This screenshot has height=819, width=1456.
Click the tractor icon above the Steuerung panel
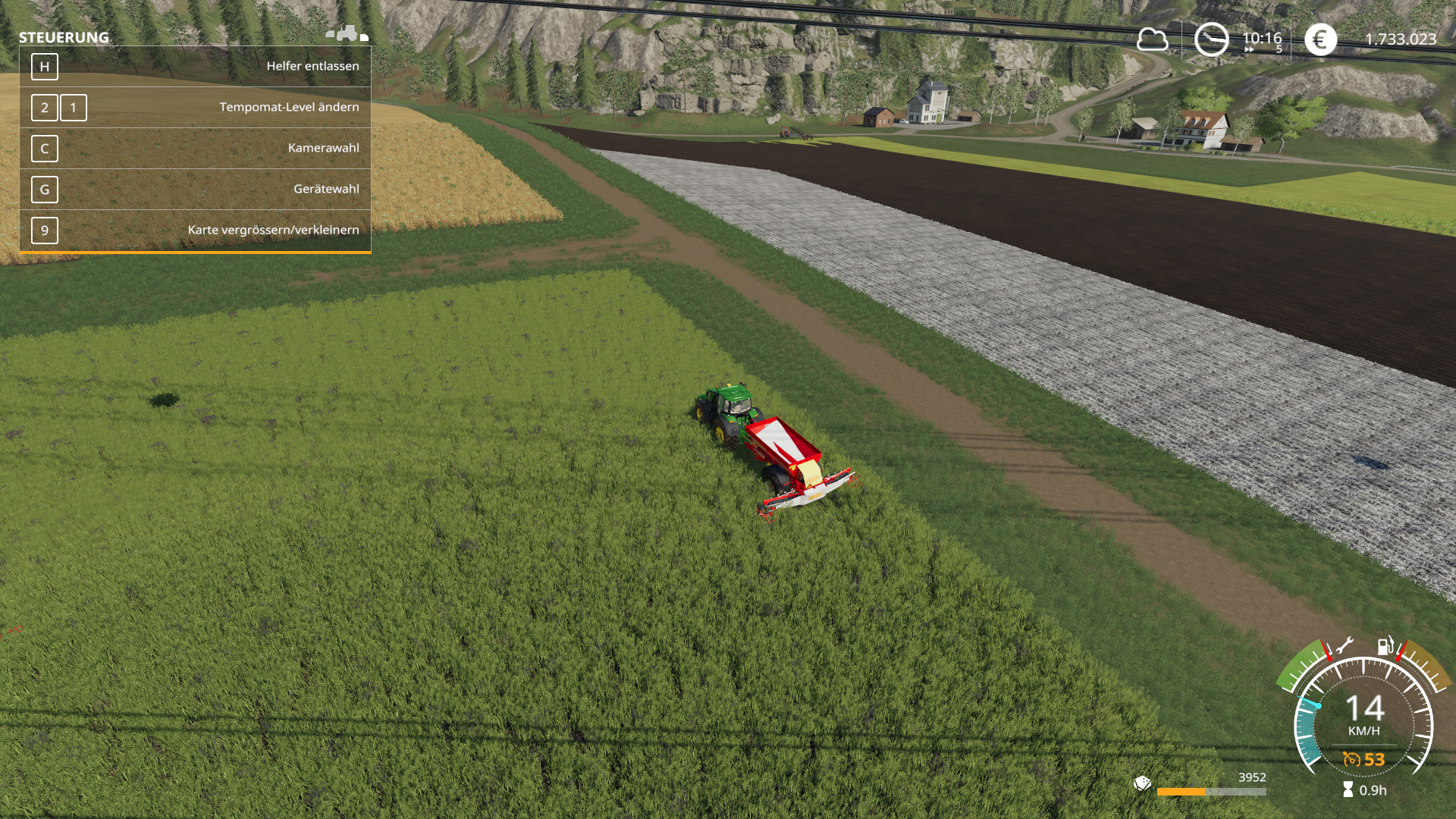pyautogui.click(x=347, y=33)
